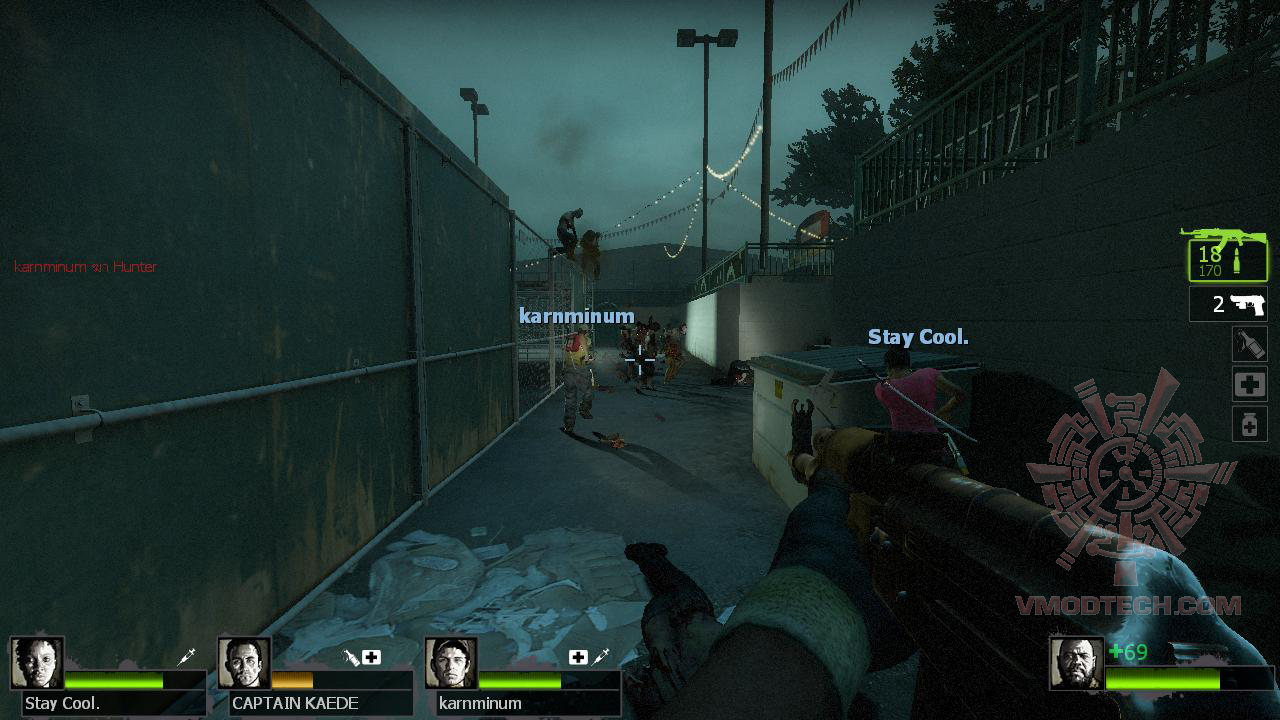The width and height of the screenshot is (1280, 720).
Task: Click Stay Cool.'s portrait
Action: tap(38, 661)
